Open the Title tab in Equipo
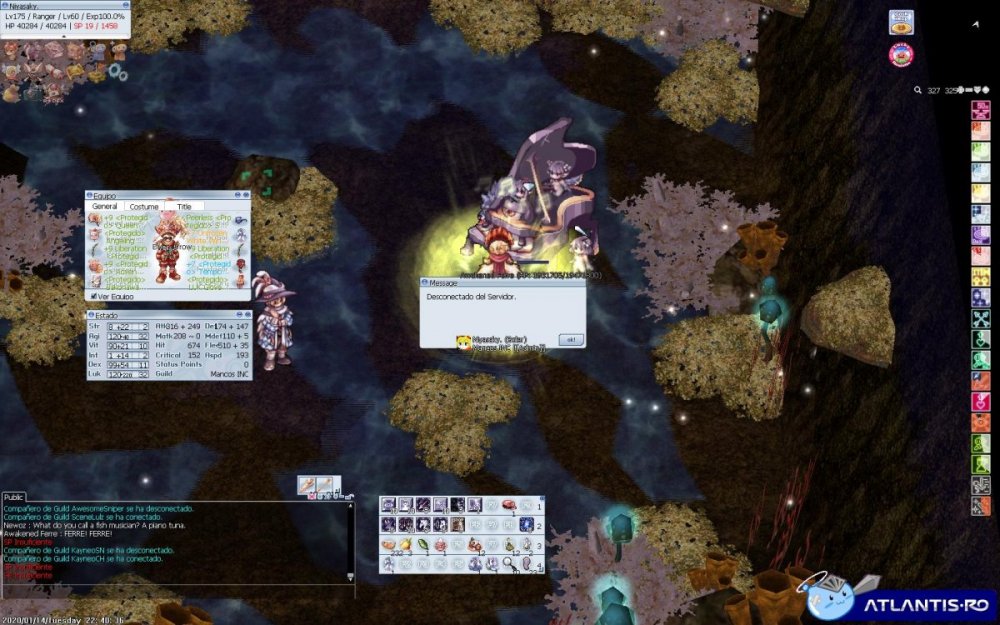This screenshot has height=625, width=1000. coord(184,206)
